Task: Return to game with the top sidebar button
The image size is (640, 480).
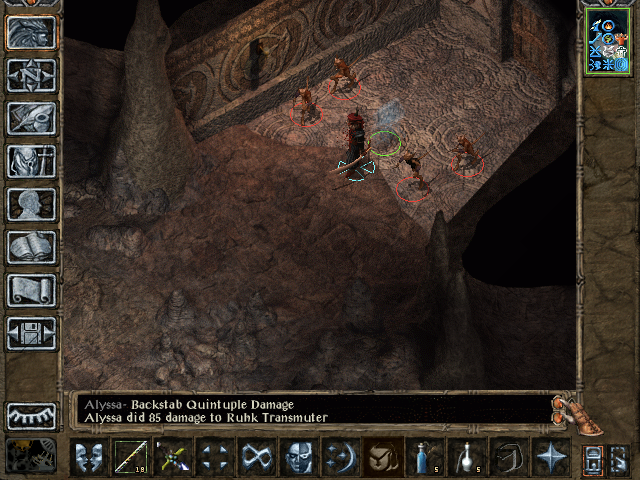Action: [31, 32]
